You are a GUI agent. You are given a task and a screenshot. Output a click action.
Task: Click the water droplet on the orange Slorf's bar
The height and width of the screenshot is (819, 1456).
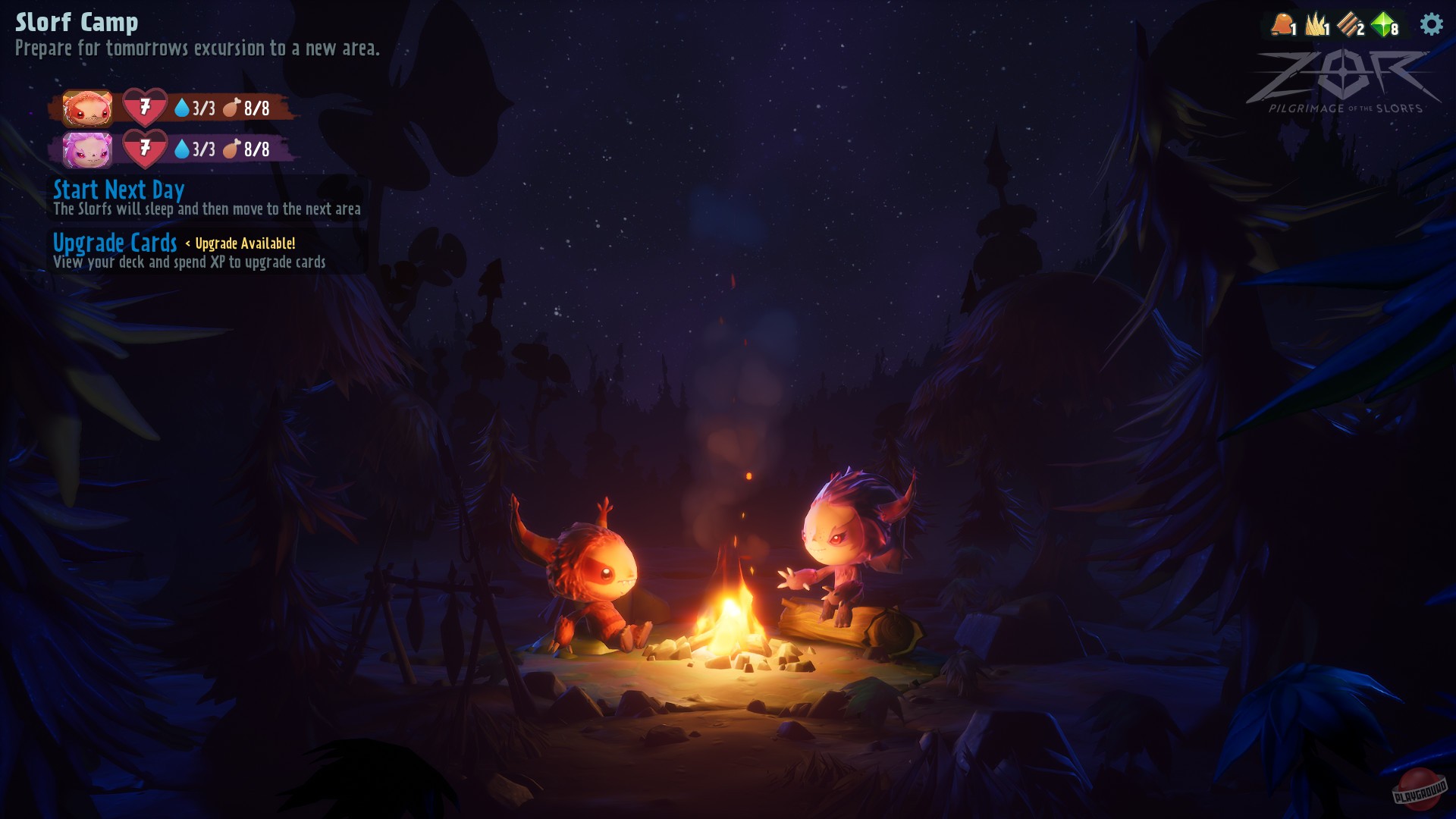[x=182, y=108]
